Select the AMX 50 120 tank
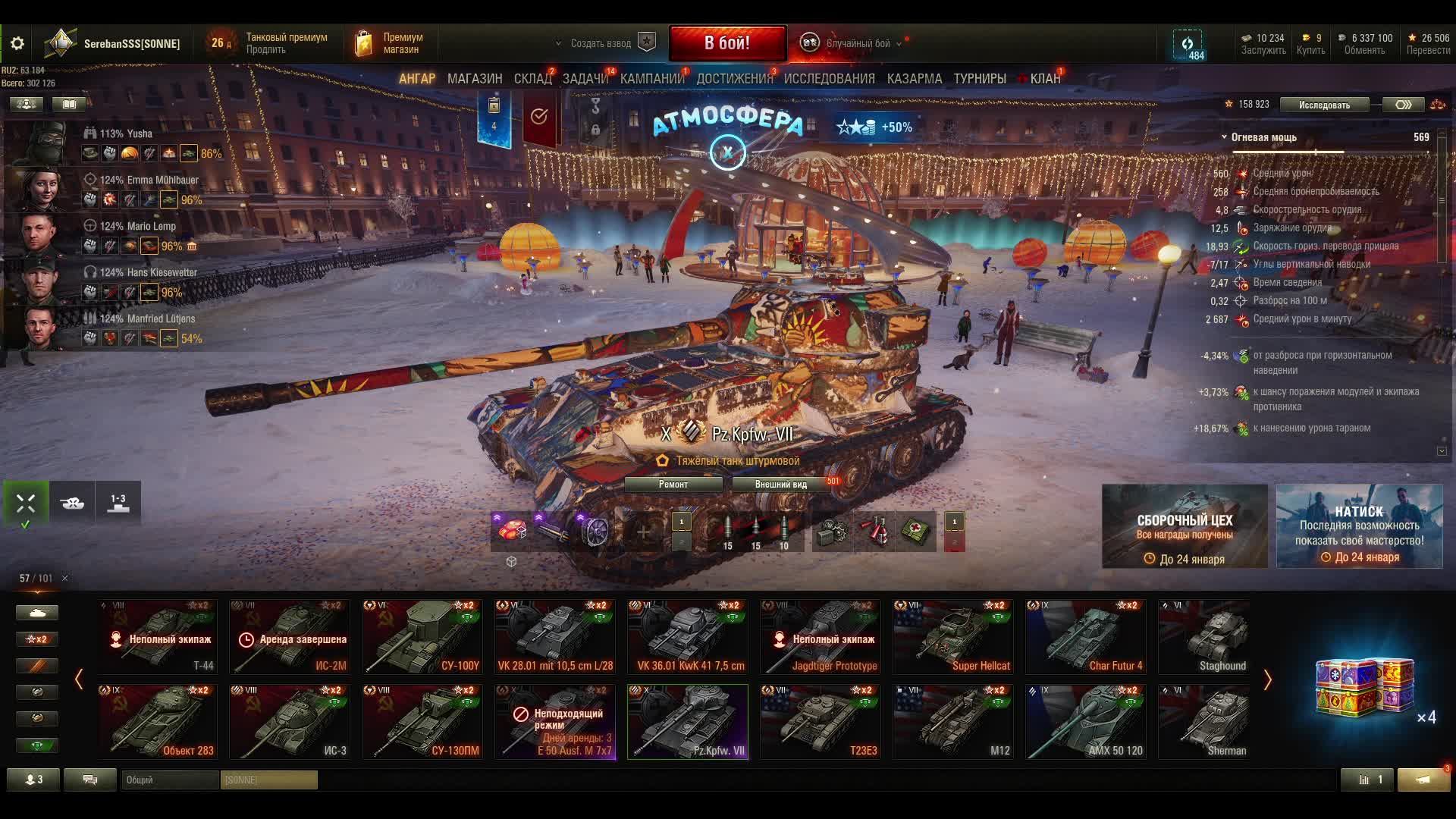1456x819 pixels. click(x=1086, y=721)
